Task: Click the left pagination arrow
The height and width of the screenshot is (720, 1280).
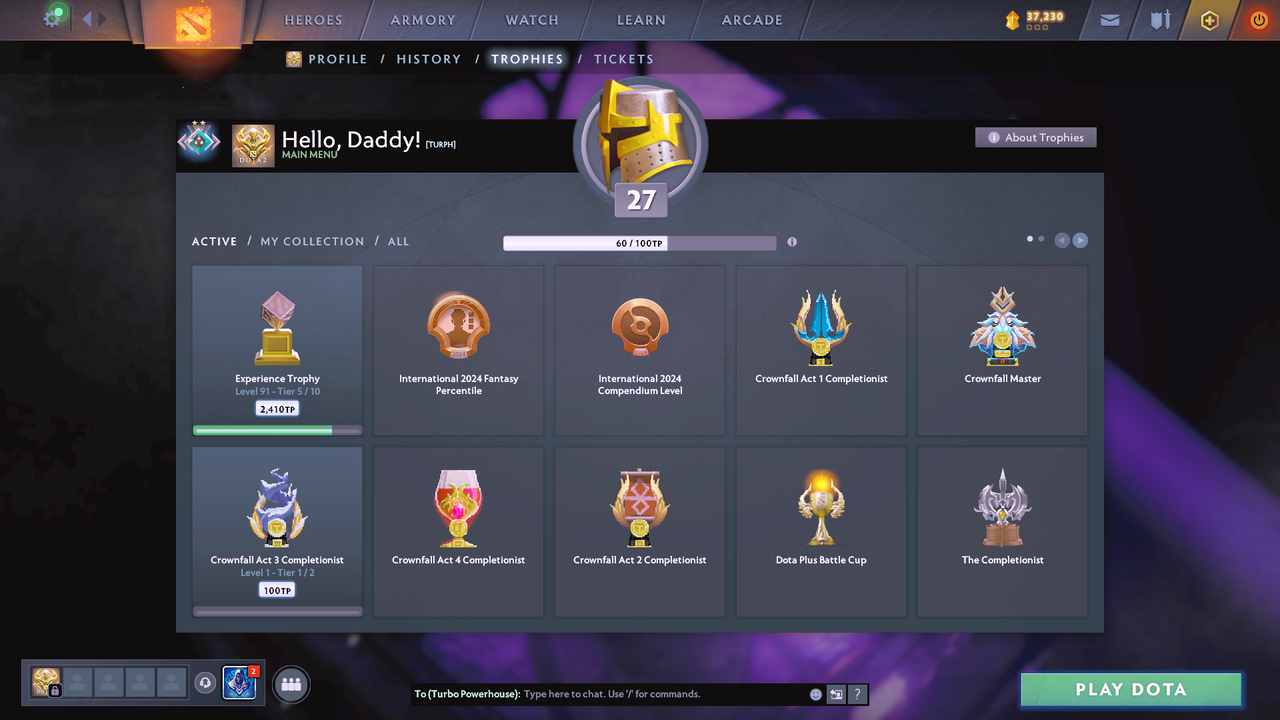Action: point(1061,240)
